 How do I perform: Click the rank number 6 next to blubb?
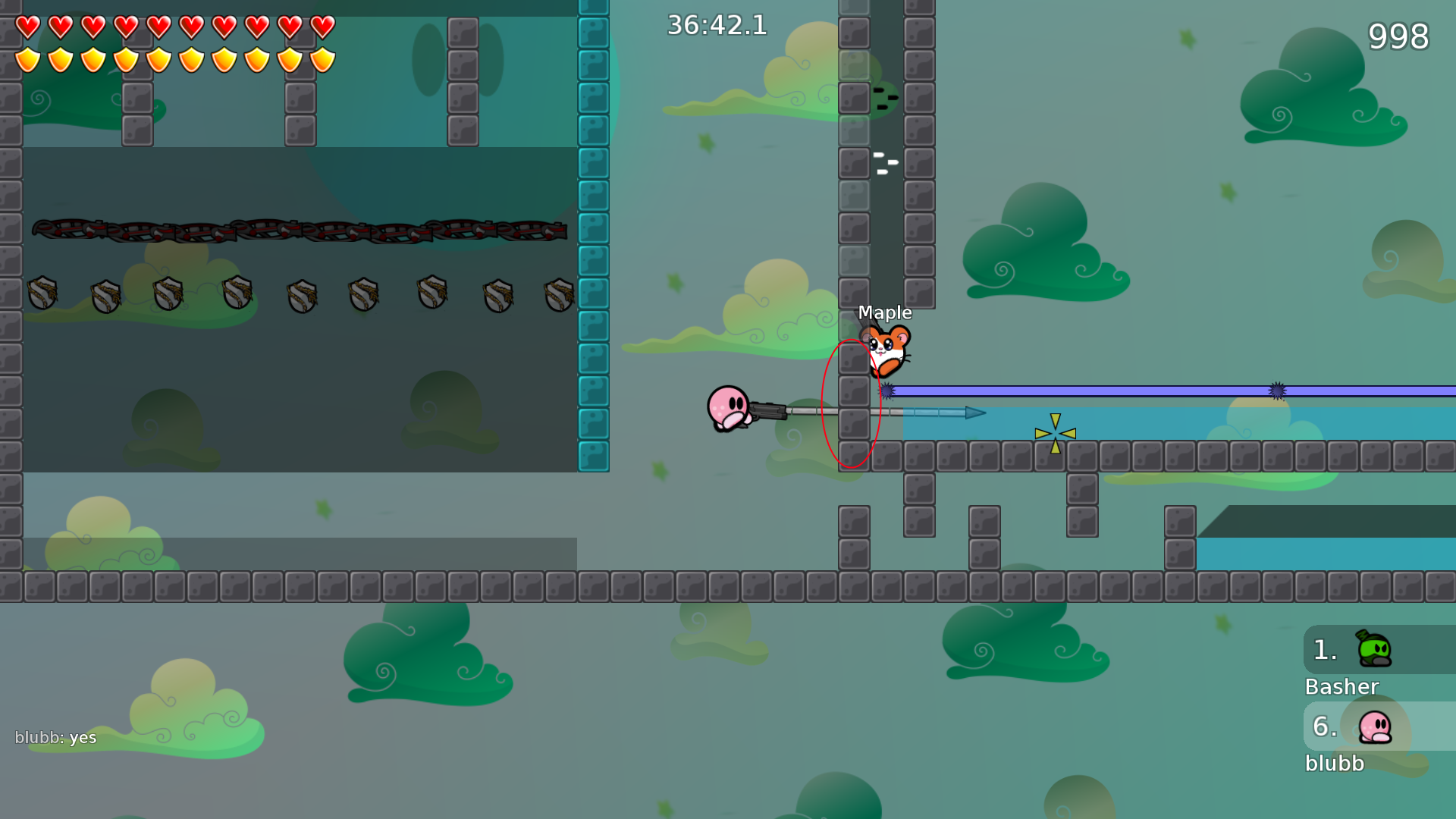coord(1326,726)
